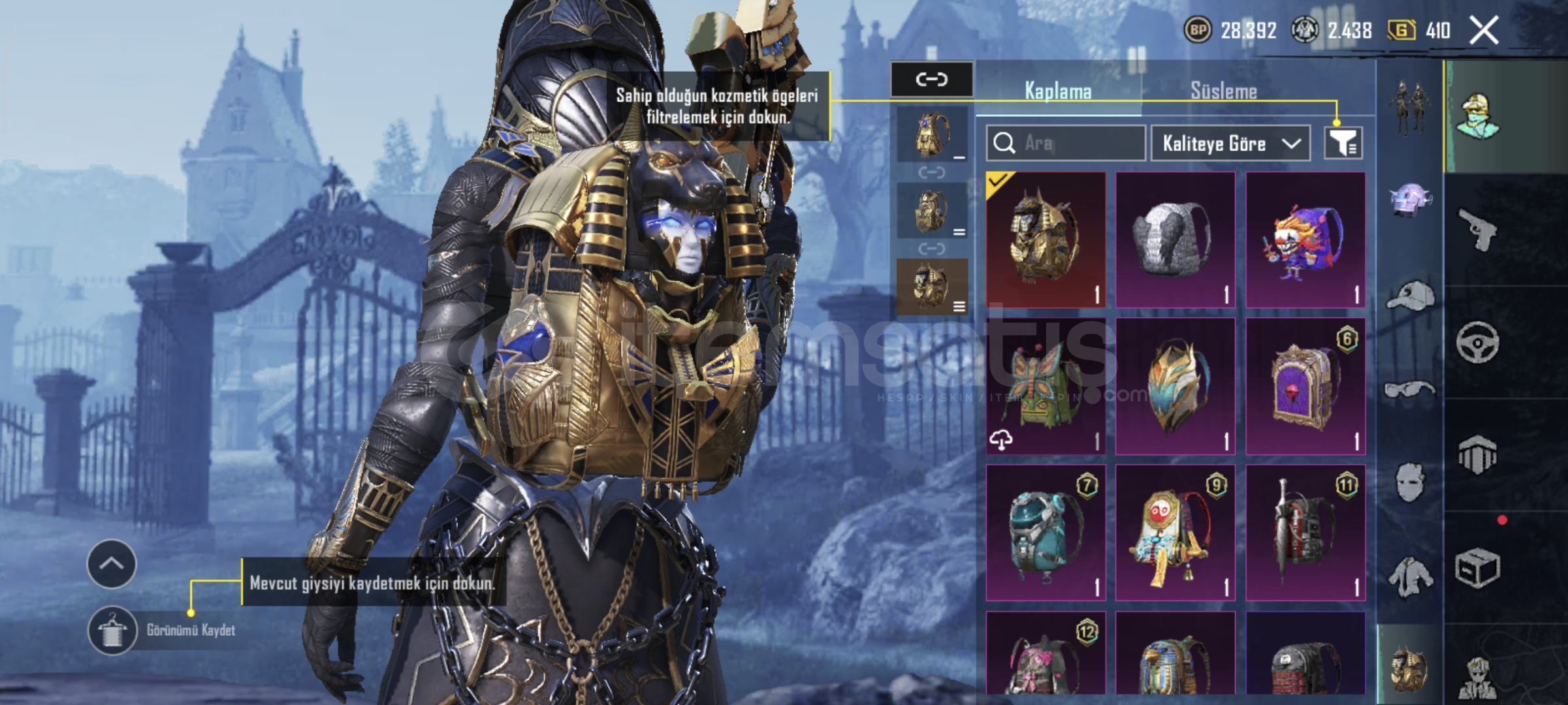The width and height of the screenshot is (1568, 705).
Task: Choose the purple gem backpack level 6
Action: (1305, 386)
